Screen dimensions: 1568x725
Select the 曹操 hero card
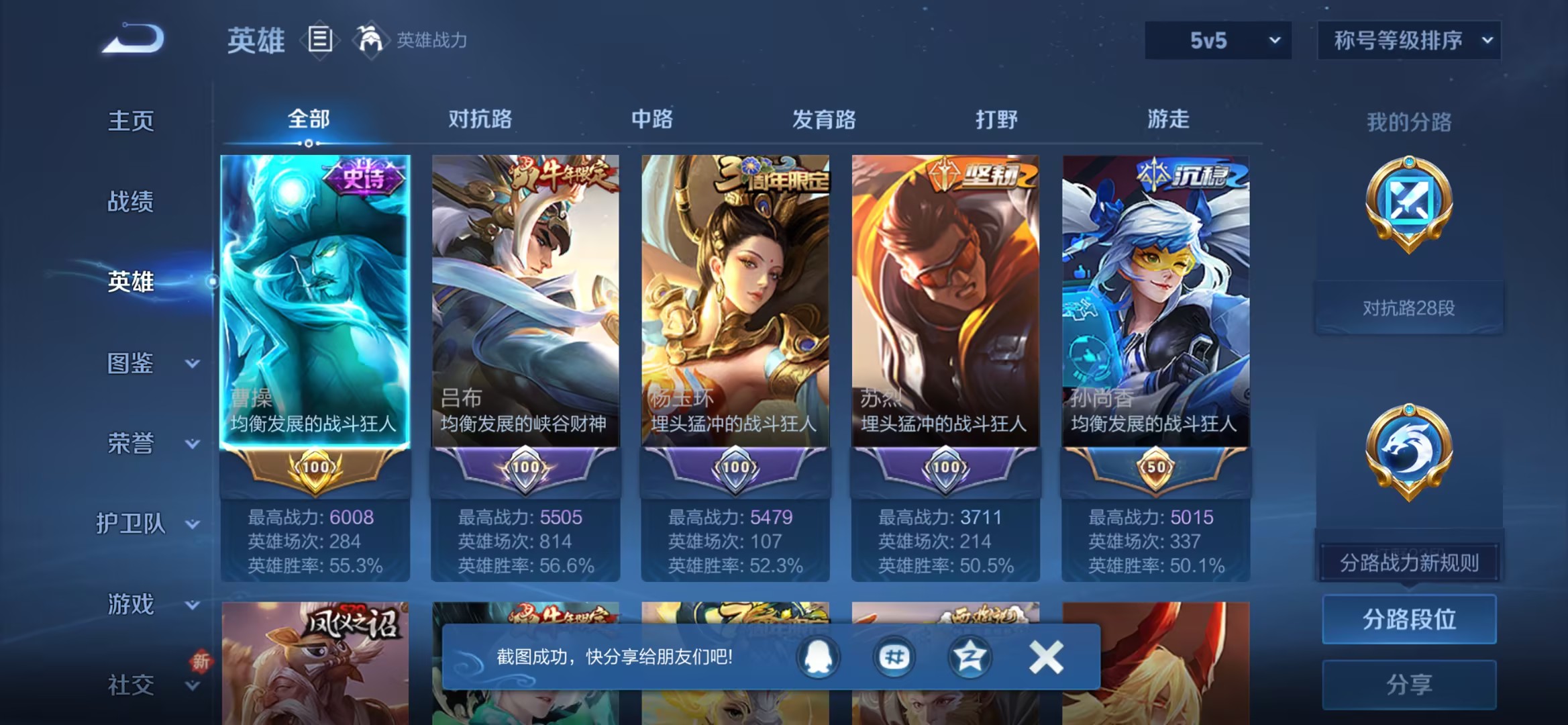point(315,302)
